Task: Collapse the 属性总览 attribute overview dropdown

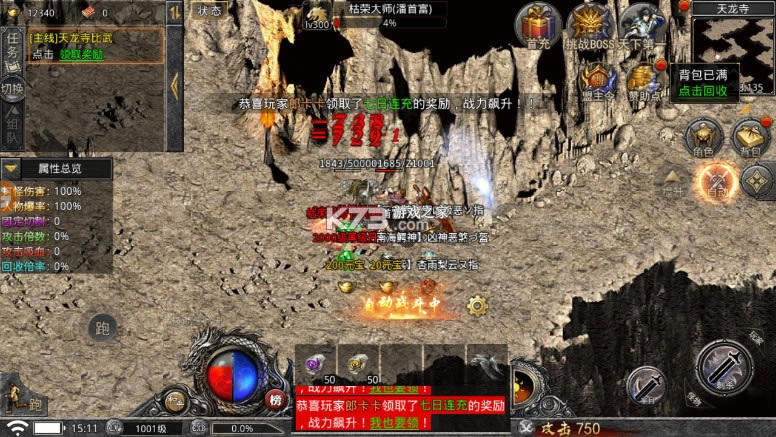Action: pos(12,168)
